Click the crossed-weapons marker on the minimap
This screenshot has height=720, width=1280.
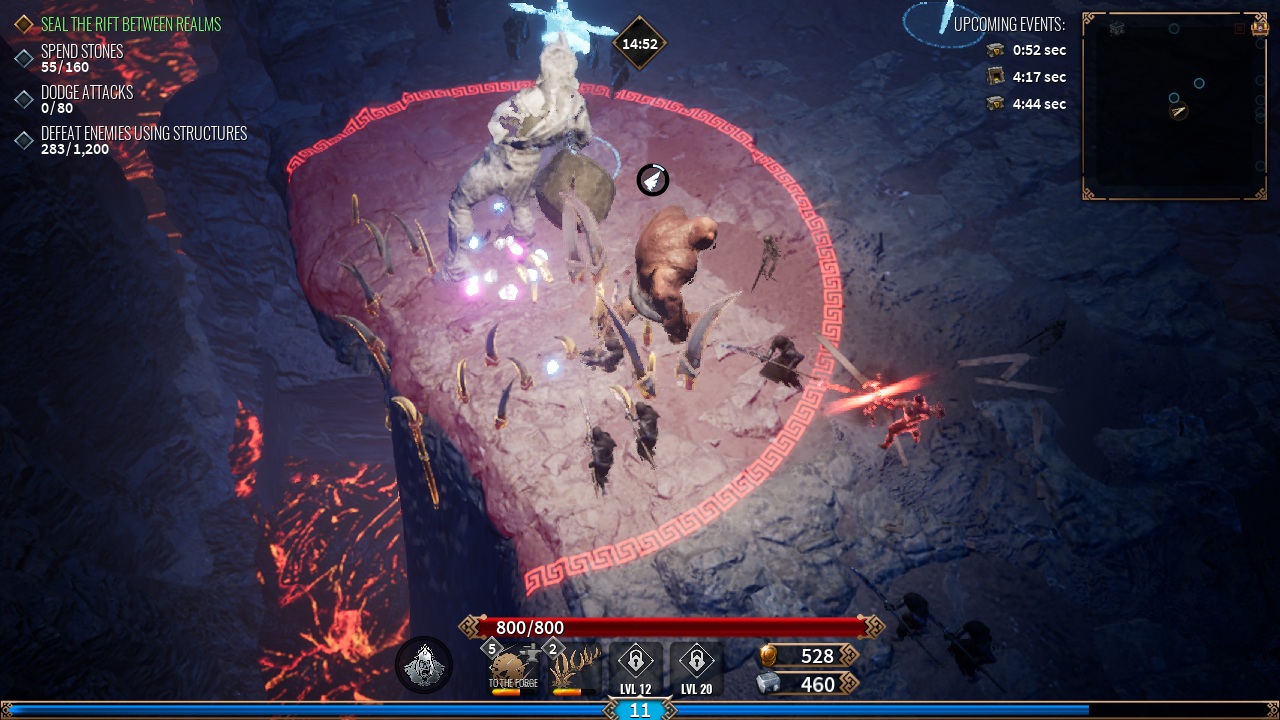pyautogui.click(x=1117, y=27)
